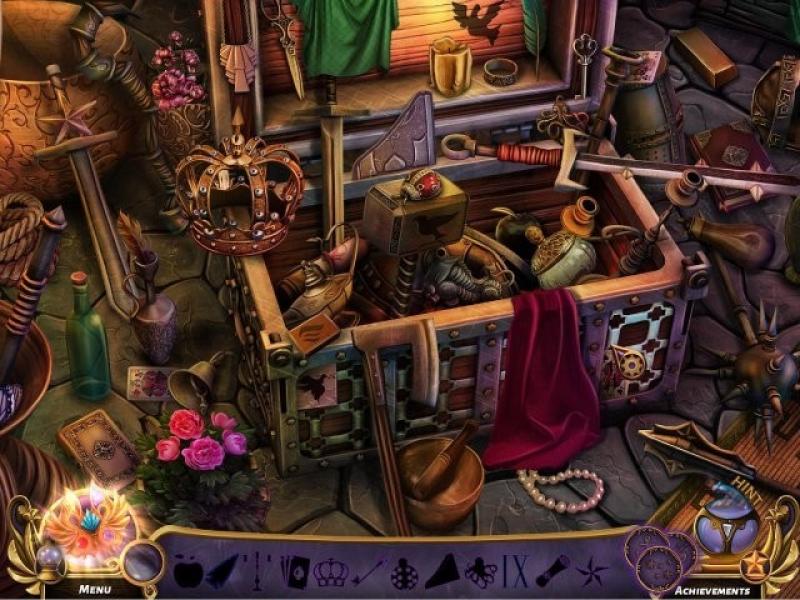The height and width of the screenshot is (600, 800).
Task: Select the feather silhouette in item list
Action: pyautogui.click(x=222, y=570)
